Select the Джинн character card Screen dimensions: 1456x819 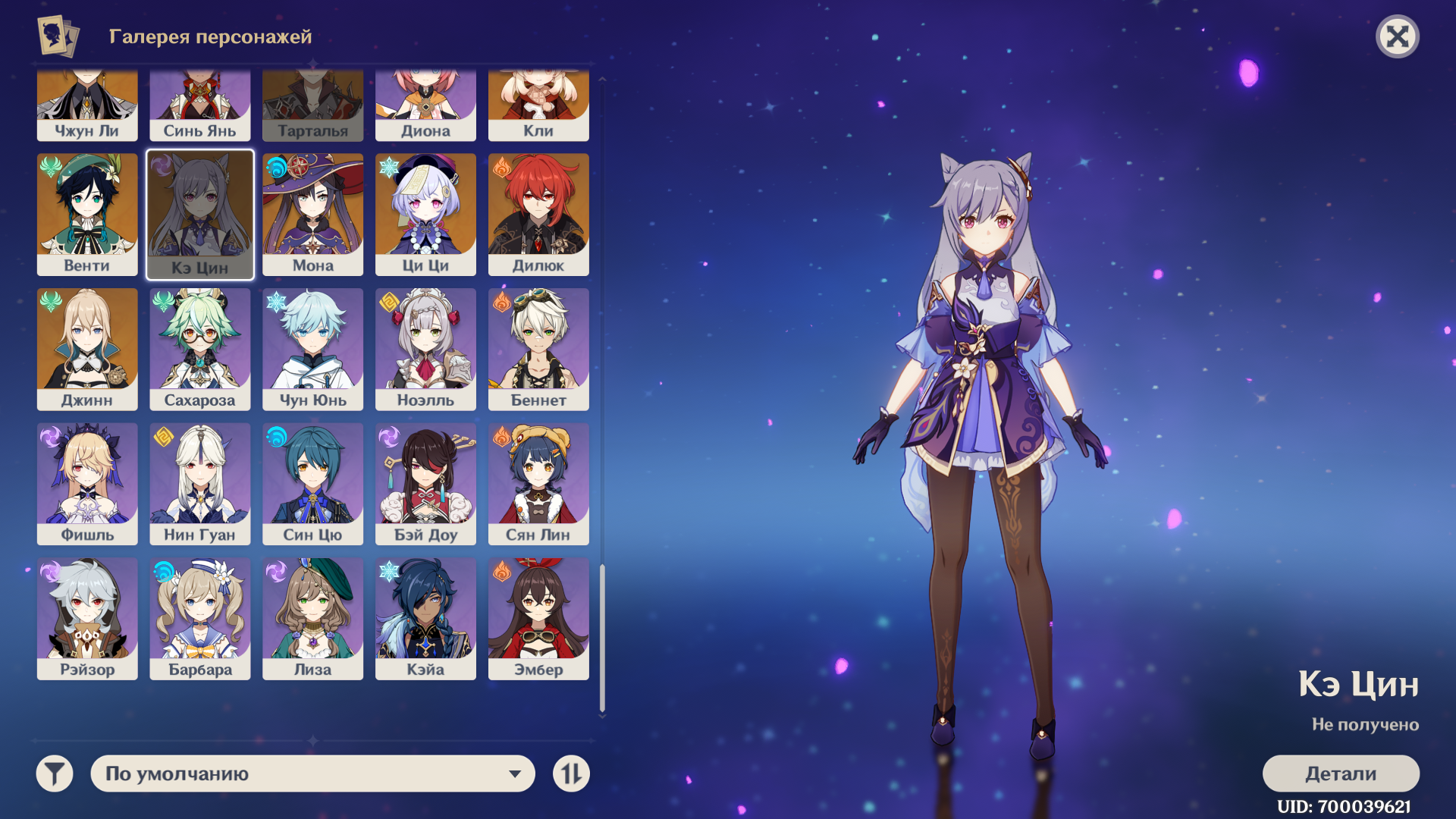click(87, 349)
